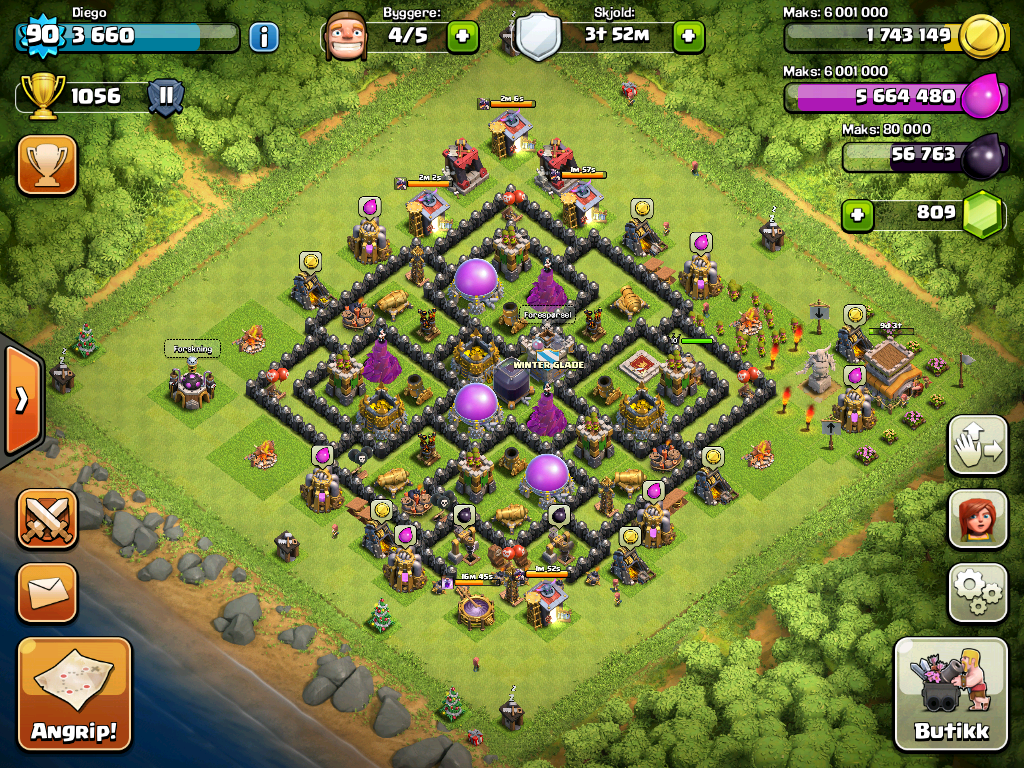Viewport: 1024px width, 768px height.
Task: Open the blue info button beside the XP bar
Action: pos(264,38)
